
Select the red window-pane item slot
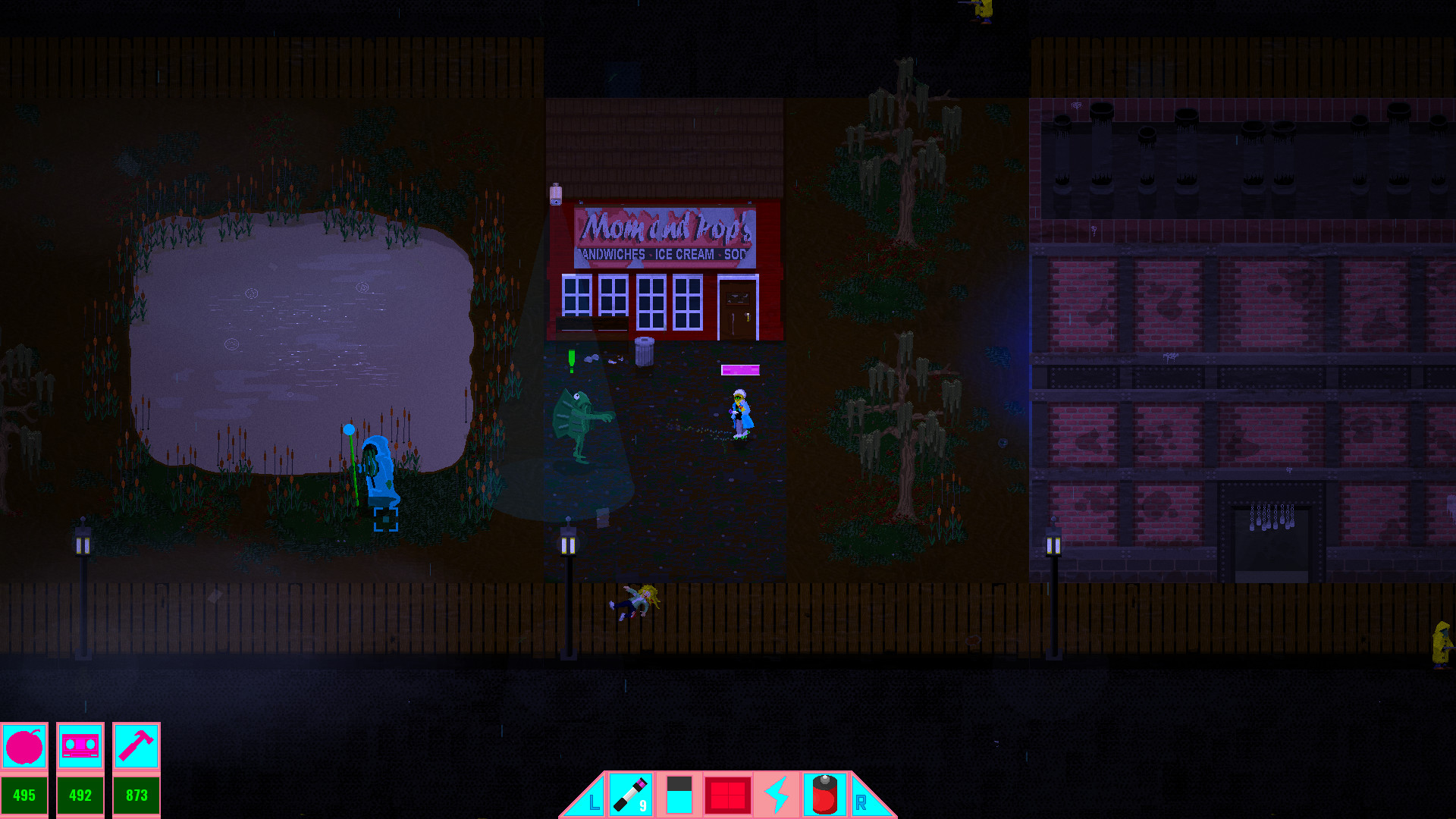727,795
